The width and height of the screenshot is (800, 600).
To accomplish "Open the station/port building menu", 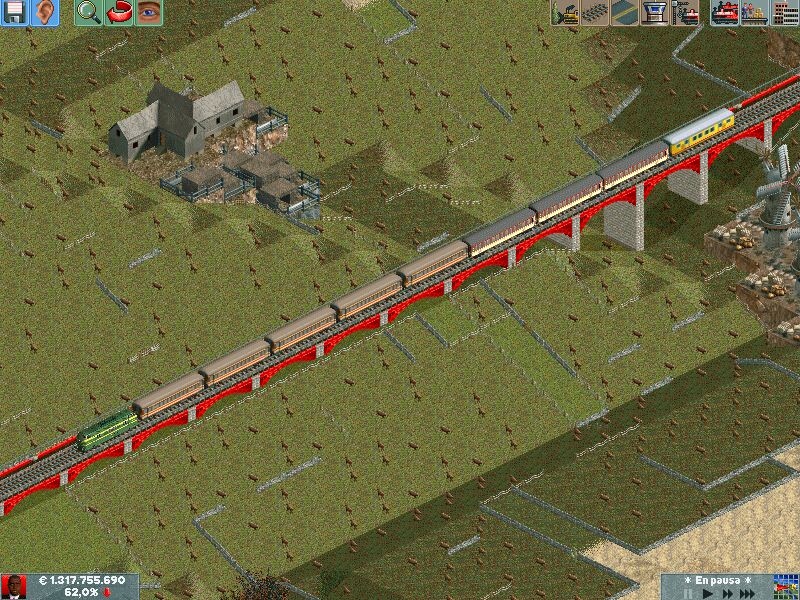I will tap(655, 13).
